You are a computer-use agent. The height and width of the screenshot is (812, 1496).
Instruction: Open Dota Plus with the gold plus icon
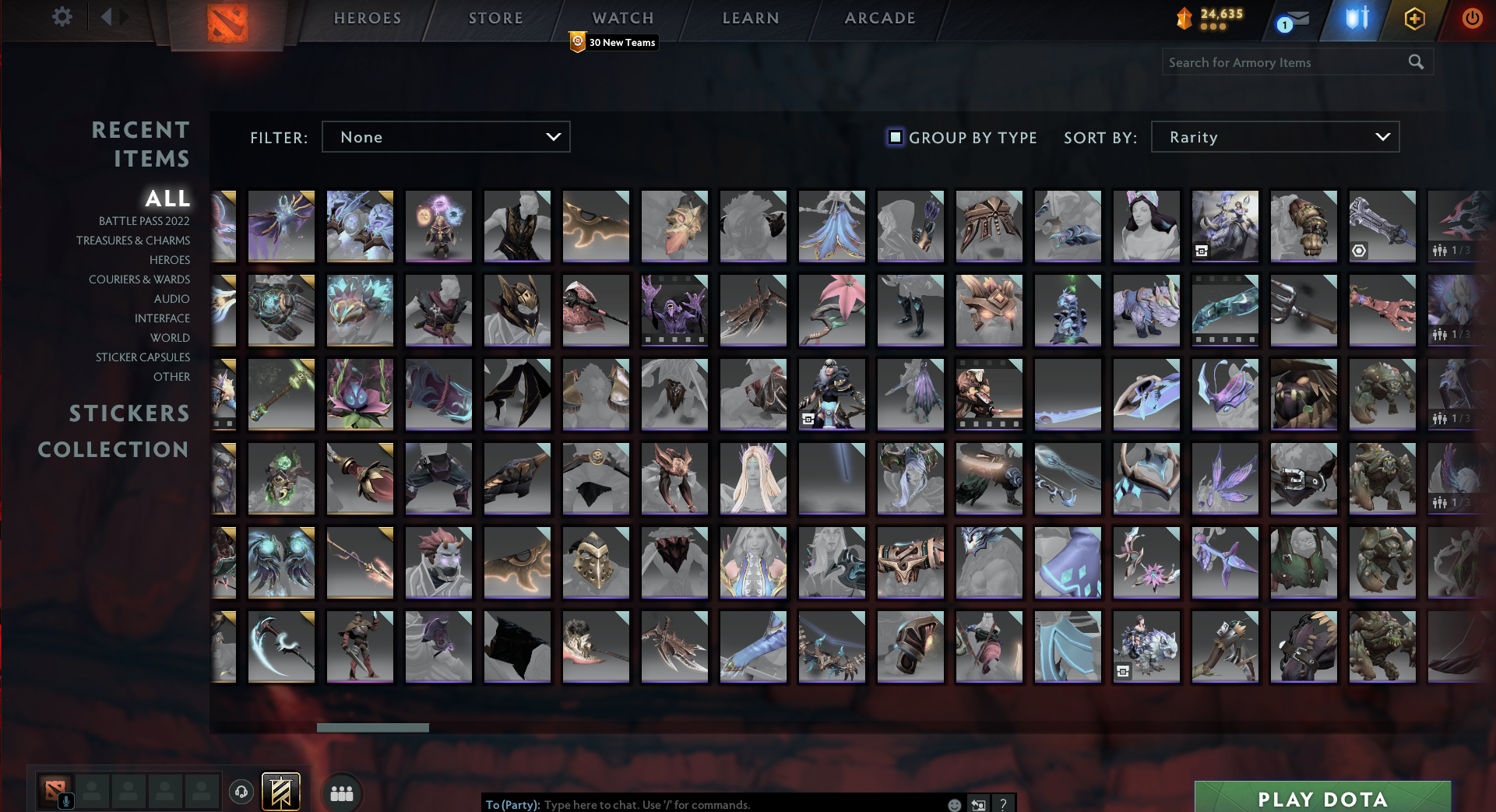coord(1415,19)
